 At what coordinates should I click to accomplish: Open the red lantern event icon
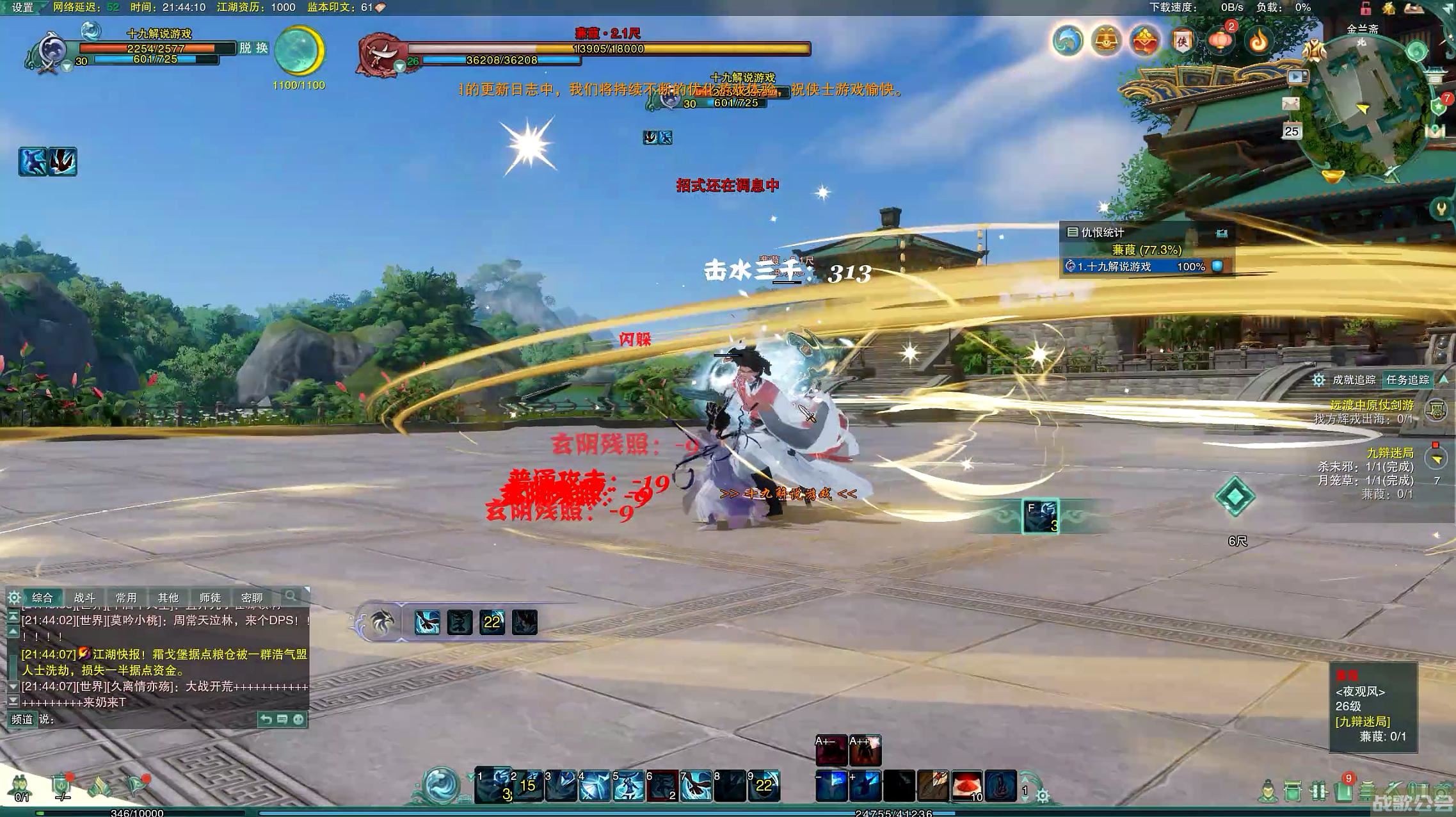(x=1220, y=41)
